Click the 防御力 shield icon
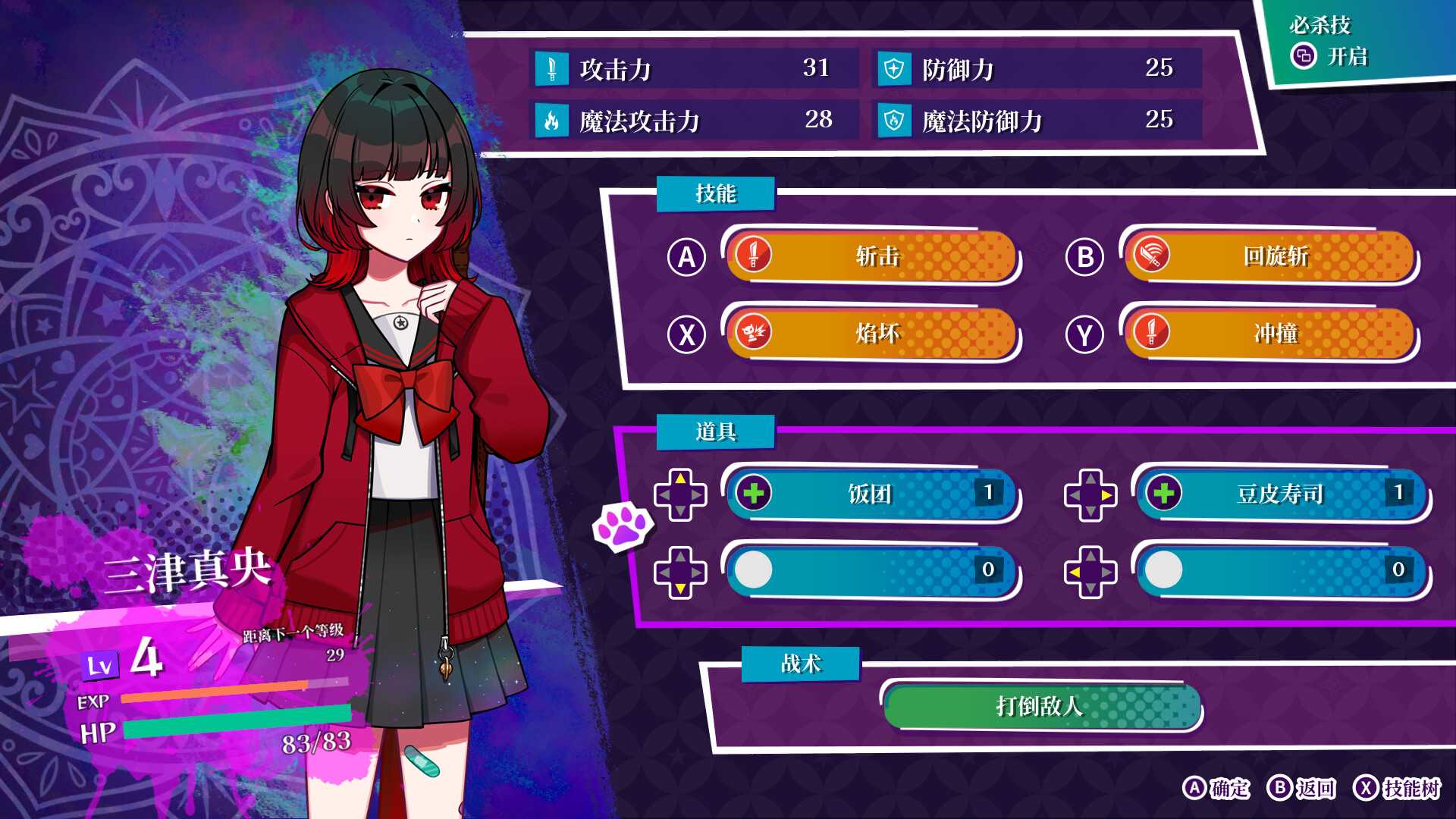The image size is (1456, 819). (895, 70)
